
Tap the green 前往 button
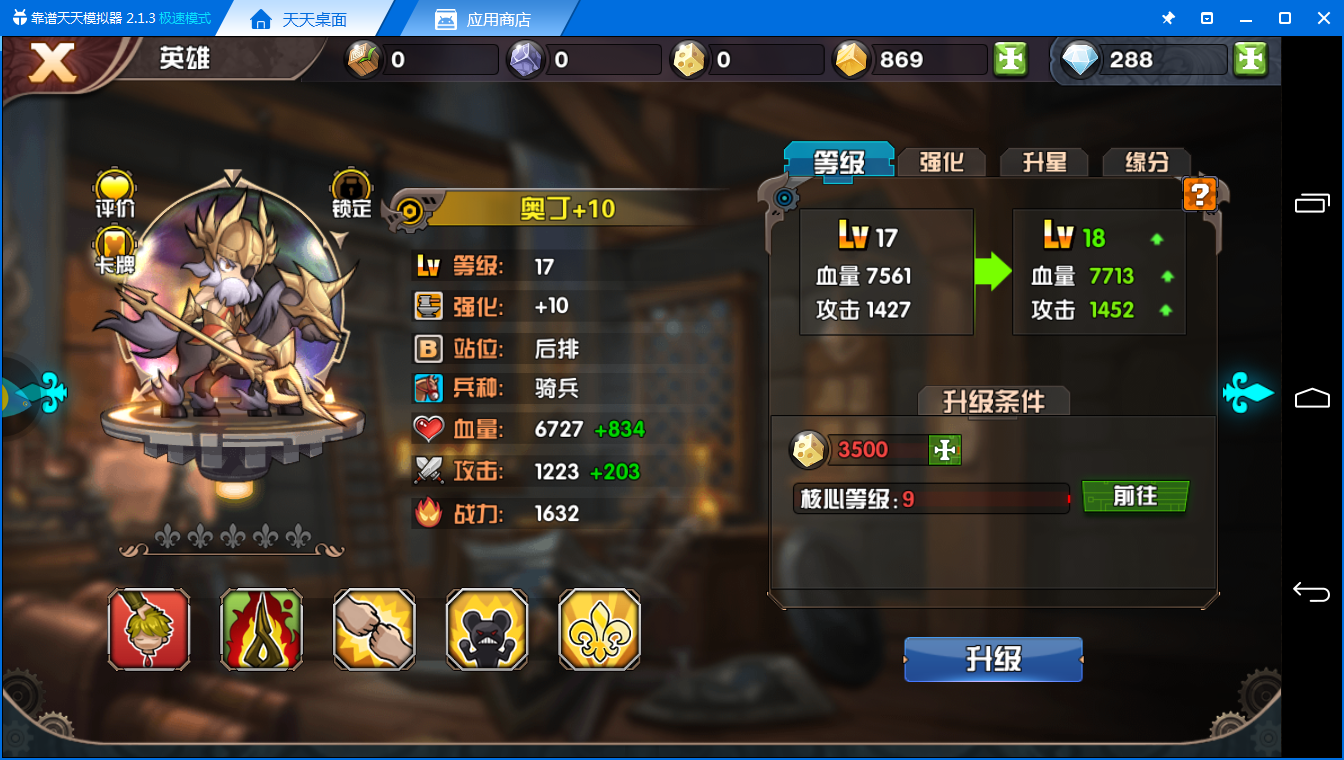1135,496
